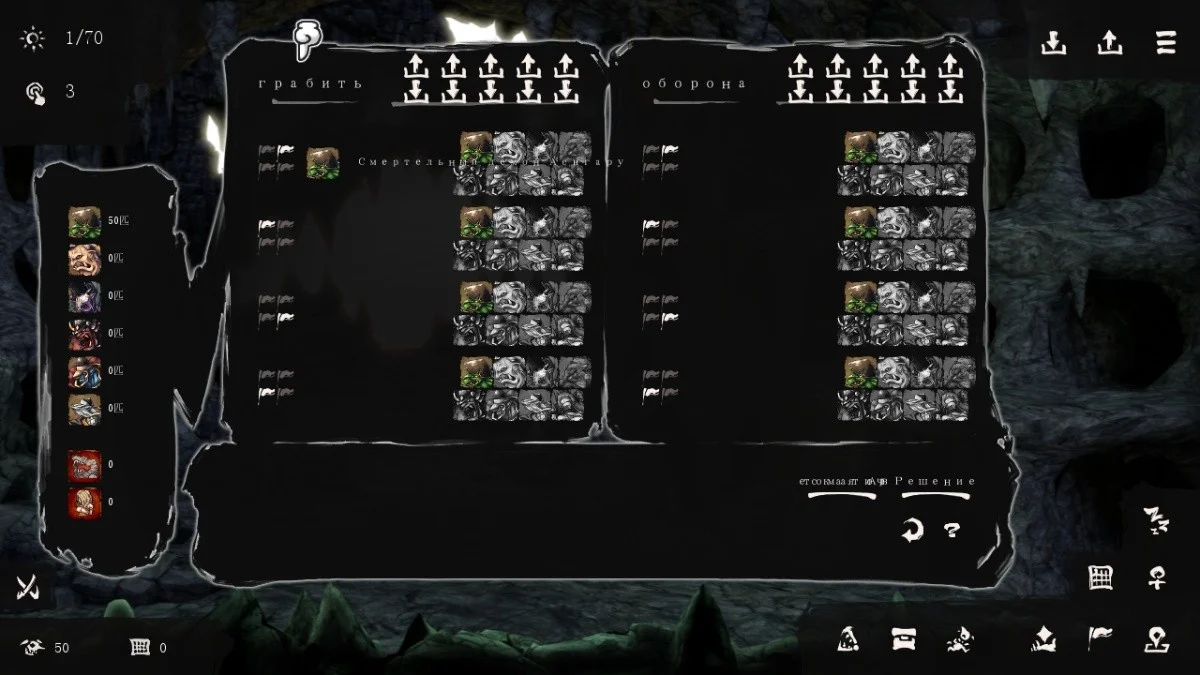This screenshot has height=675, width=1200.
Task: Click the hamburger menu icon
Action: point(1165,43)
